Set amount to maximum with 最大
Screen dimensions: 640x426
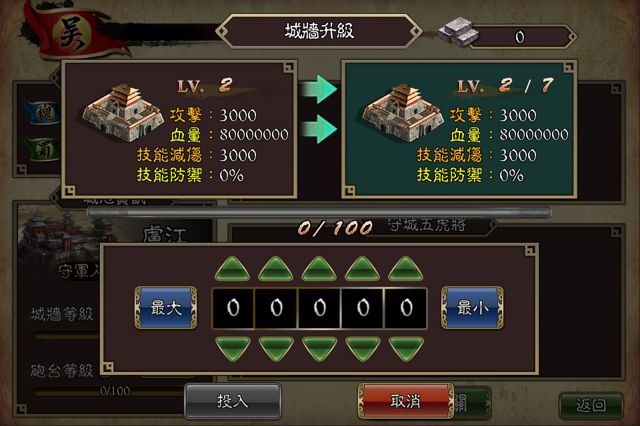(165, 308)
